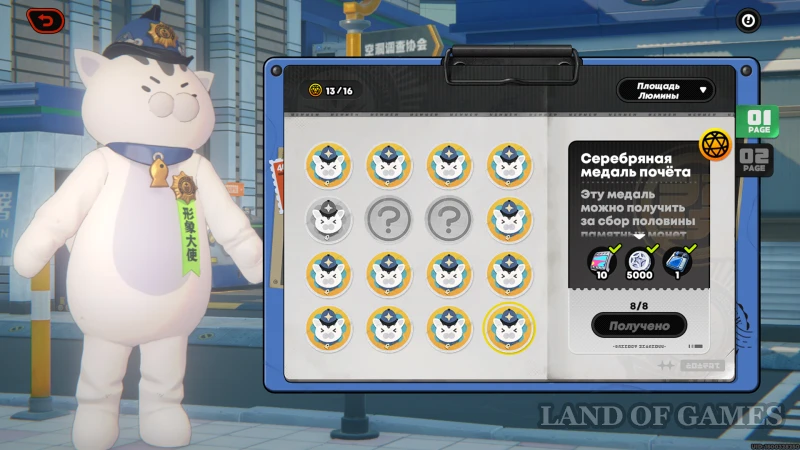Open the Площадь Люмины location dropdown
The image size is (800, 450).
666,91
